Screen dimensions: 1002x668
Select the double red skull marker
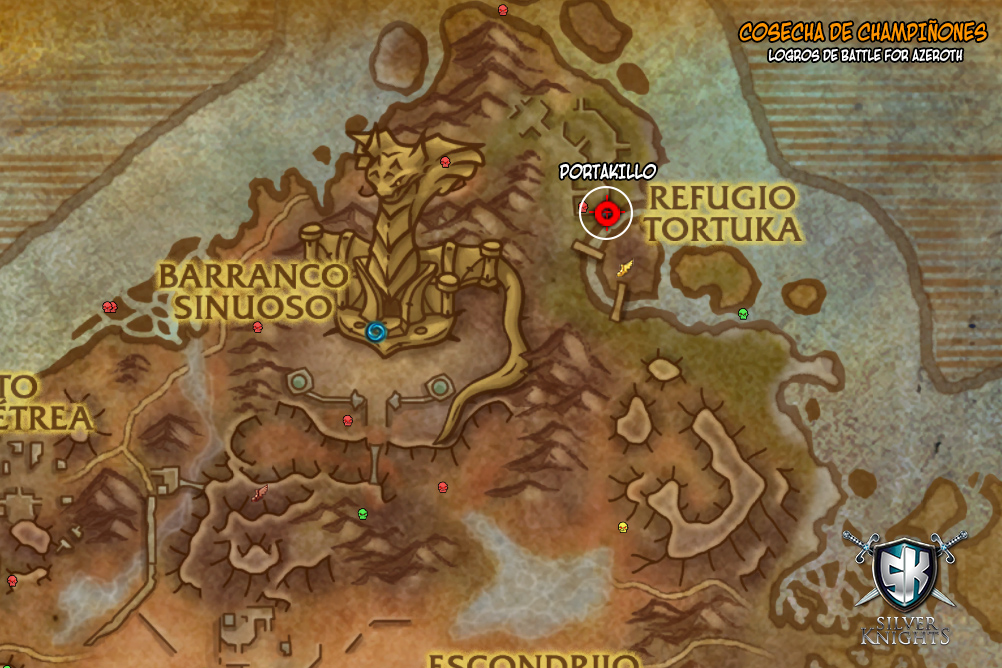(x=110, y=307)
